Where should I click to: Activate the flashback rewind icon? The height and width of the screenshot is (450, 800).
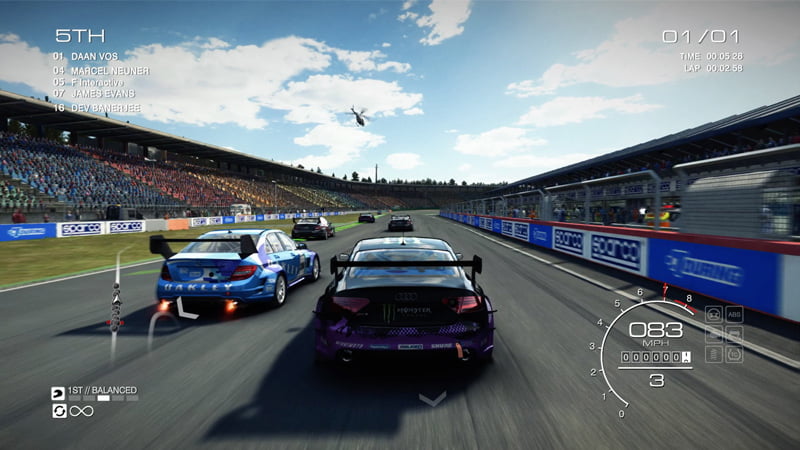(x=58, y=411)
